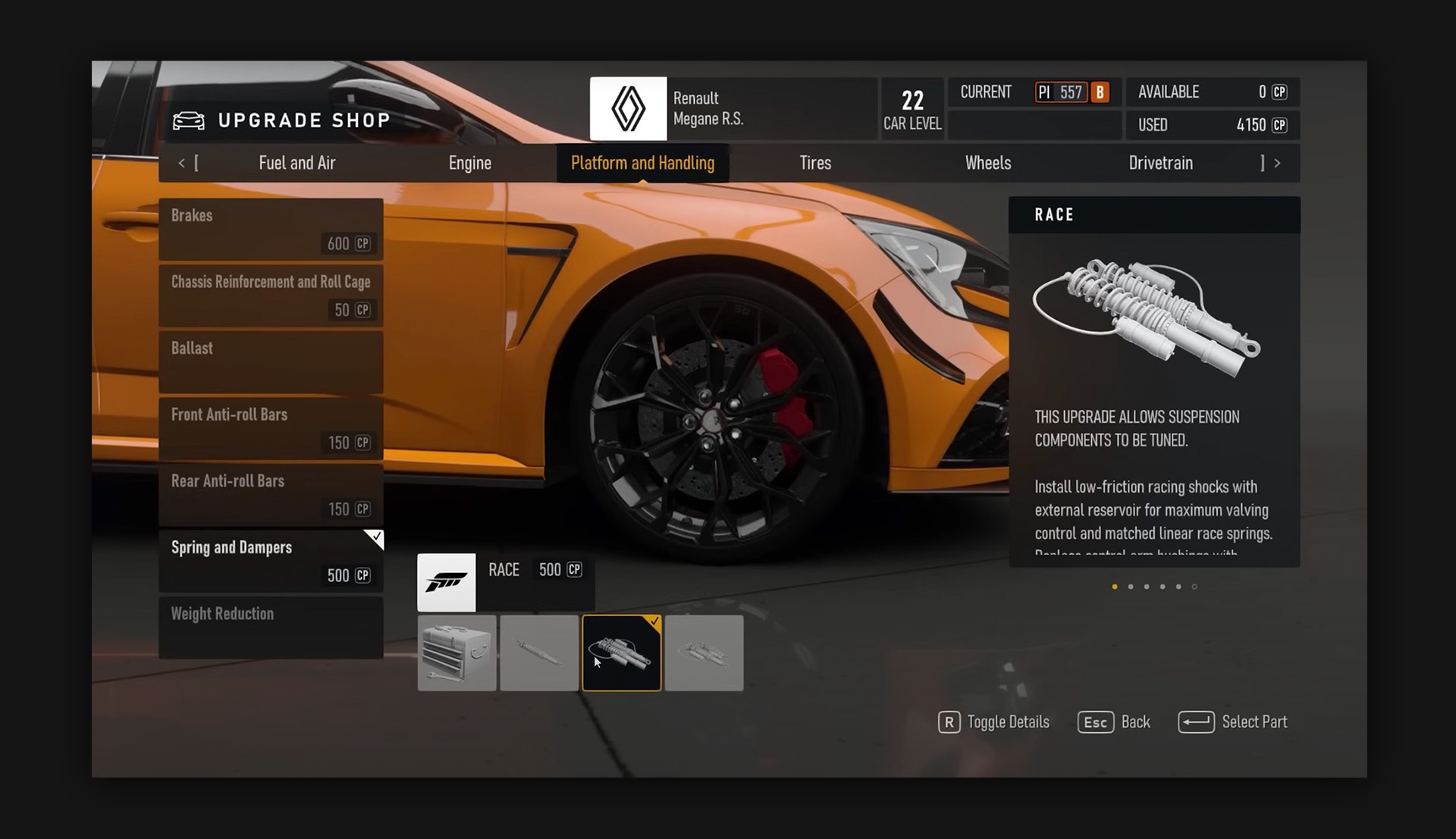Go to the Tires tab
Screen dimensions: 1456x839
(815, 163)
